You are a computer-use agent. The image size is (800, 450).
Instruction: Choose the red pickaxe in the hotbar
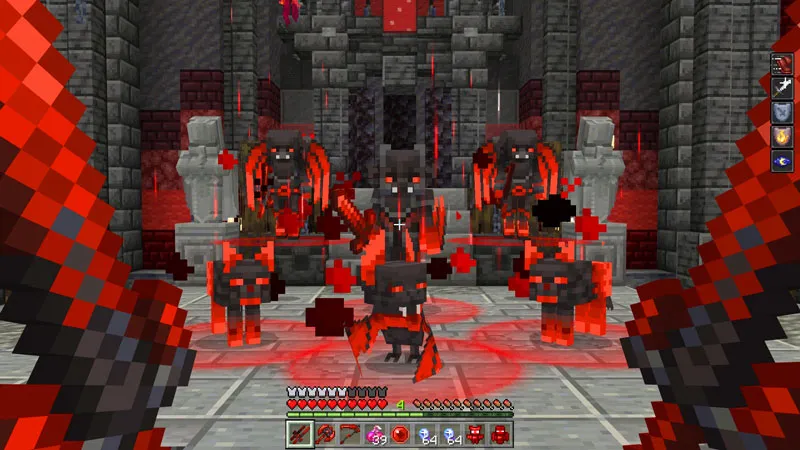click(349, 433)
